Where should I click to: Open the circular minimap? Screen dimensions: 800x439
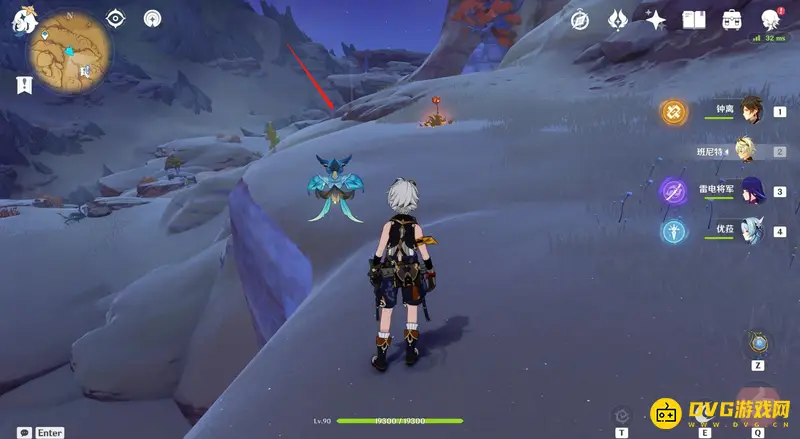coord(68,52)
